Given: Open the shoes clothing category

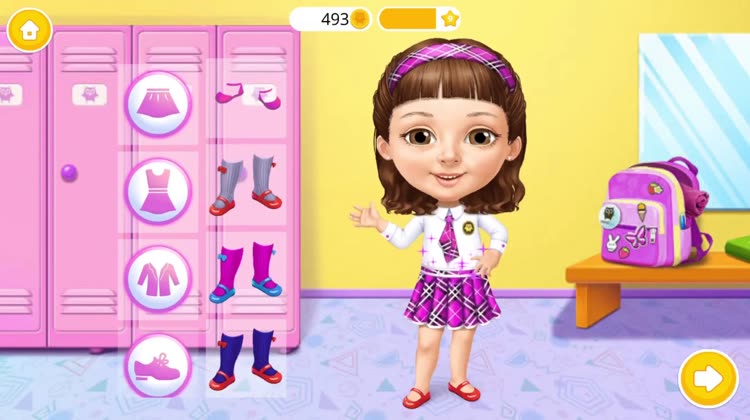Looking at the screenshot, I should [x=157, y=364].
